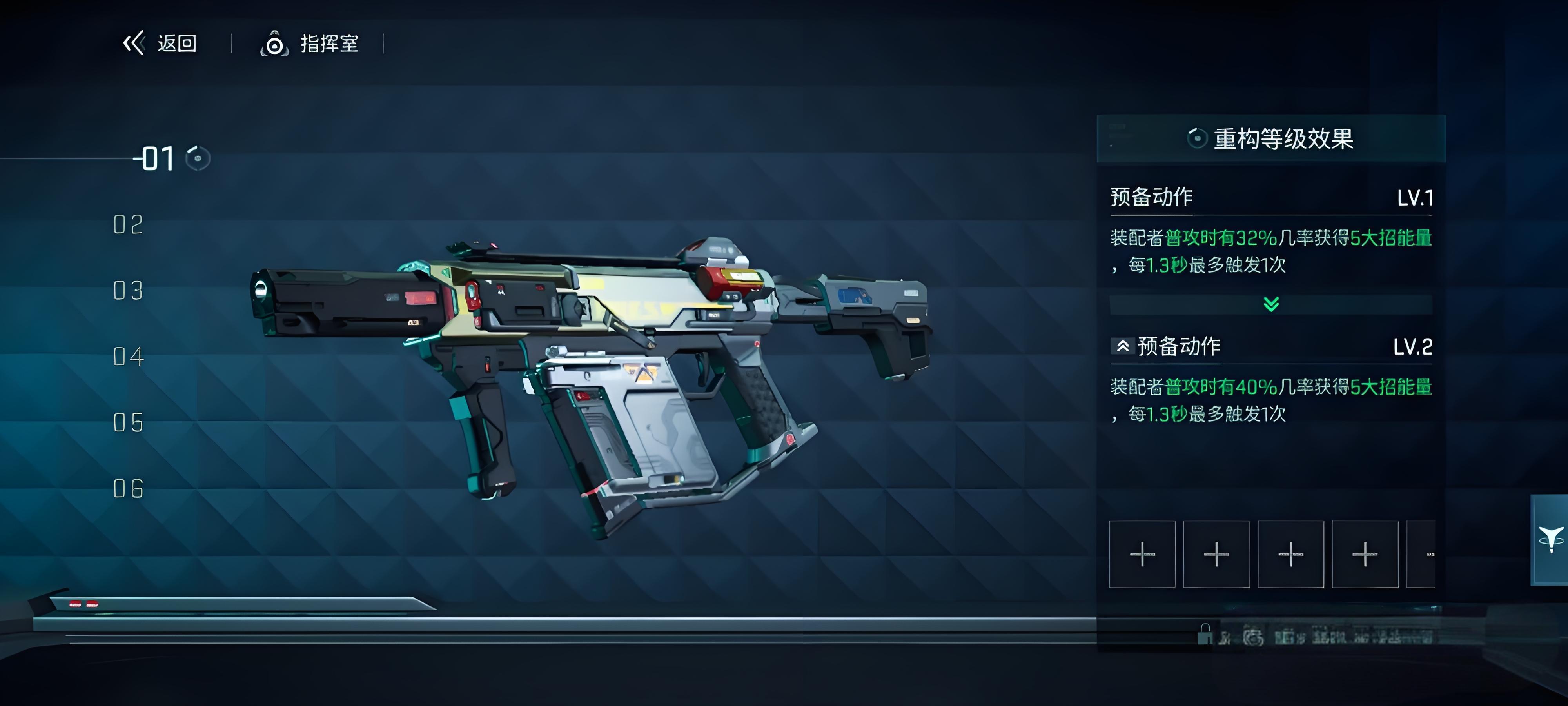Click the green double-chevron expand arrow
Viewport: 1568px width, 706px height.
[x=1271, y=304]
